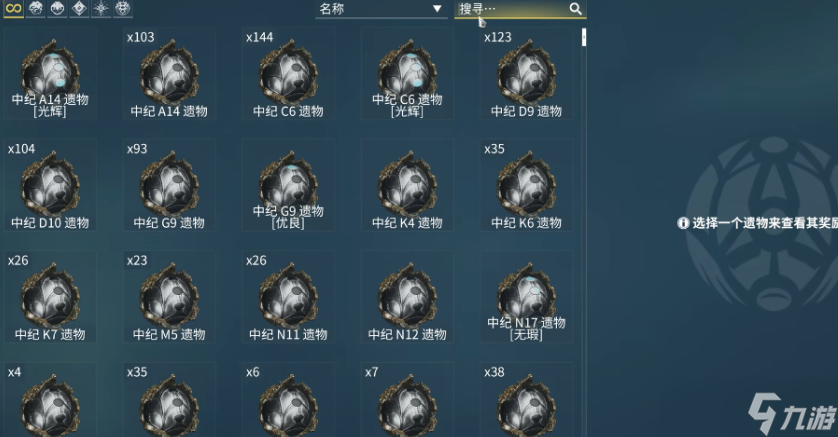Viewport: 838px width, 437px height.
Task: Pick the 中纪 M5 遗物 relic
Action: tap(169, 296)
